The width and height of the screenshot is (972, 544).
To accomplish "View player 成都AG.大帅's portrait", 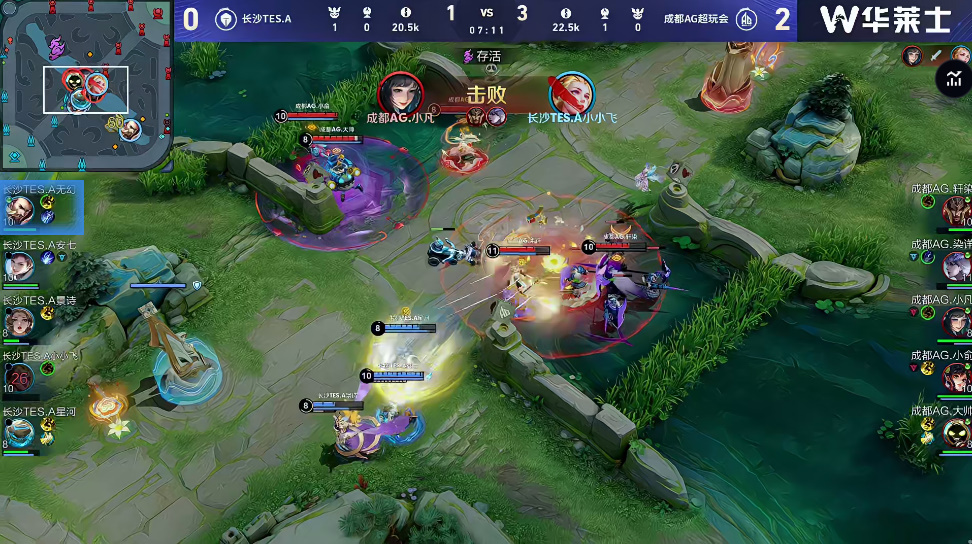I will [956, 433].
